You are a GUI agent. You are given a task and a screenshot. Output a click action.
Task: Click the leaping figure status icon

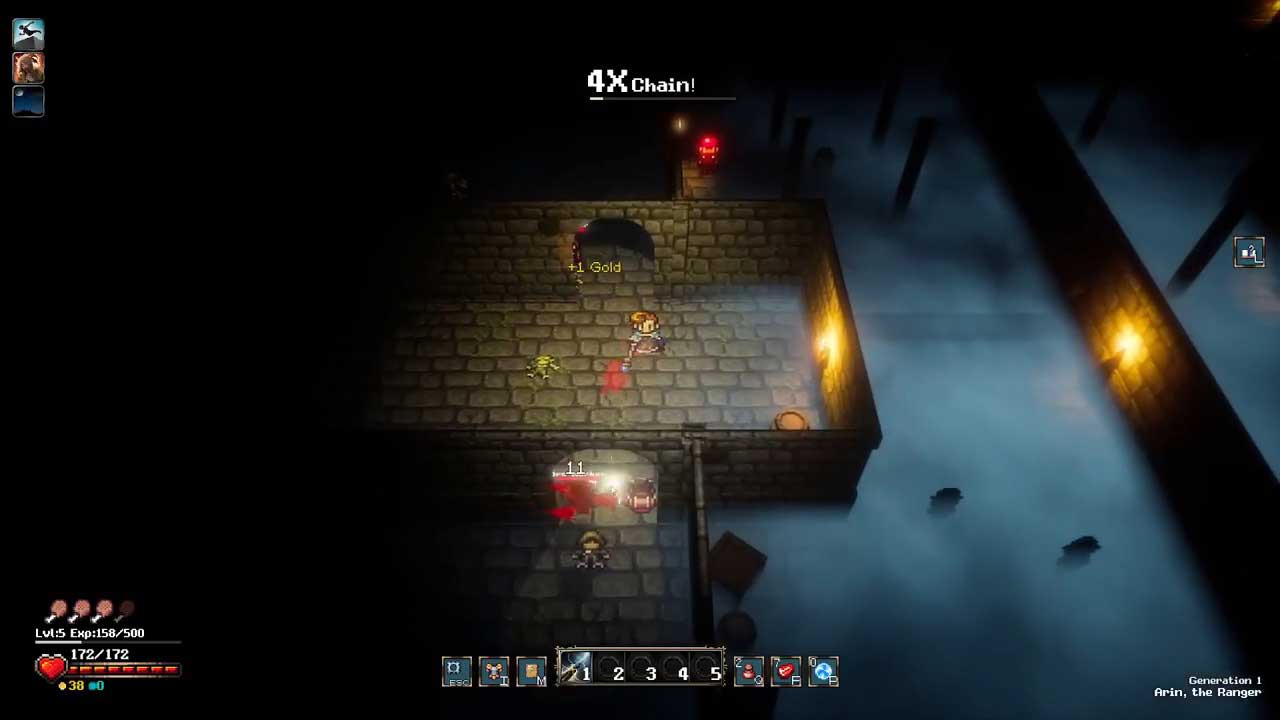coord(28,34)
